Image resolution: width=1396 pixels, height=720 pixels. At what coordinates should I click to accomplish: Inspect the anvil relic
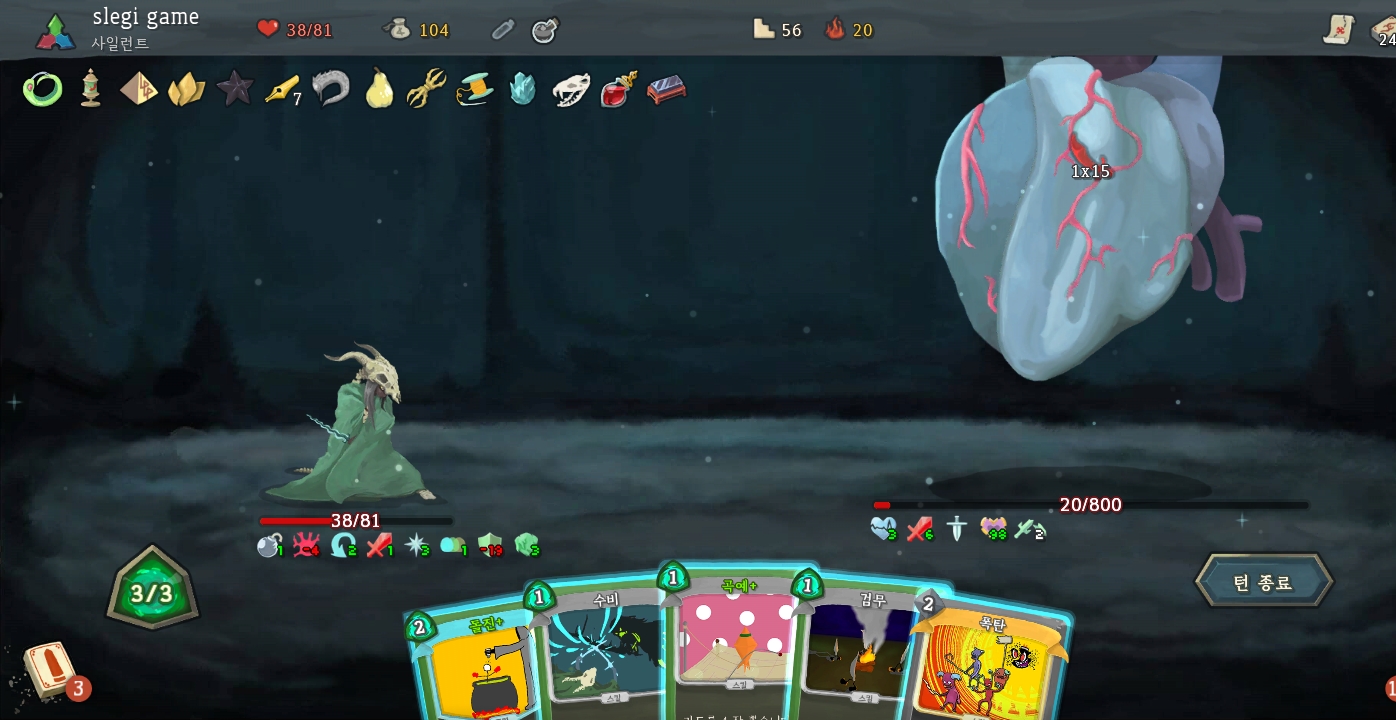pos(666,90)
